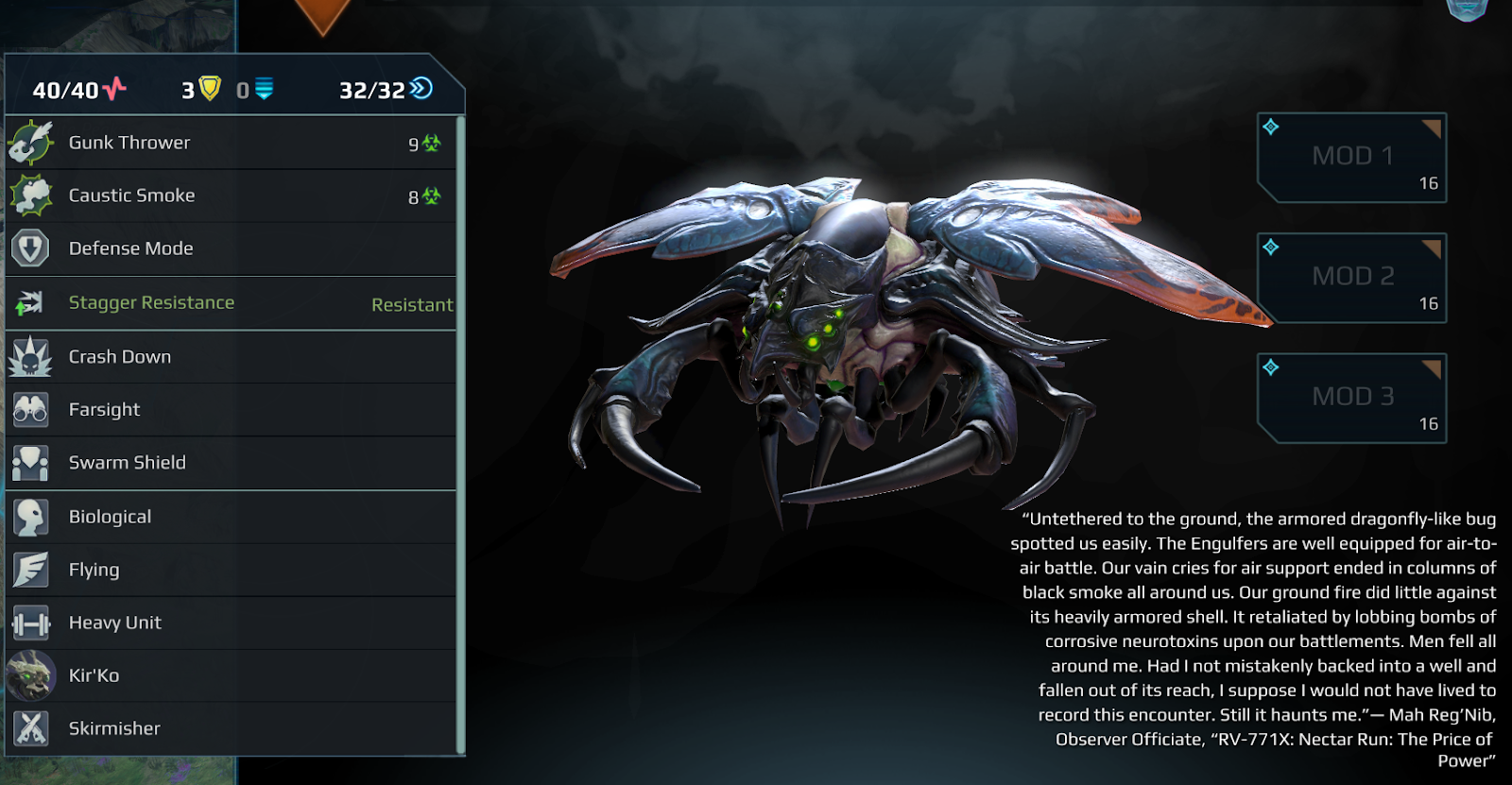Inspect the Stagger Resistance trait
Image resolution: width=1512 pixels, height=785 pixels.
tap(231, 303)
